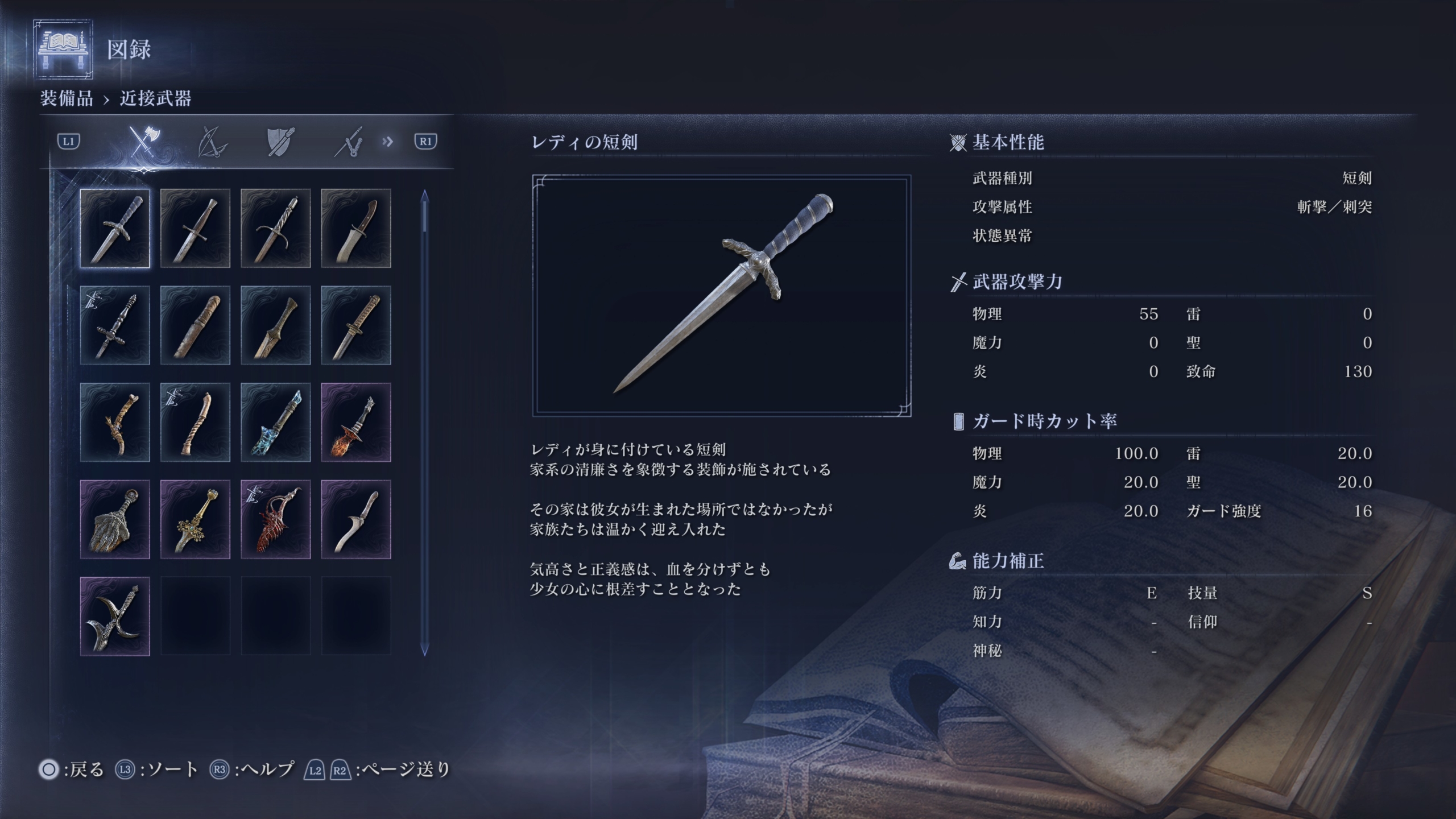Choose the bronze leaf-shaped dagger
Screen dimensions: 1456x819
pyautogui.click(x=276, y=325)
